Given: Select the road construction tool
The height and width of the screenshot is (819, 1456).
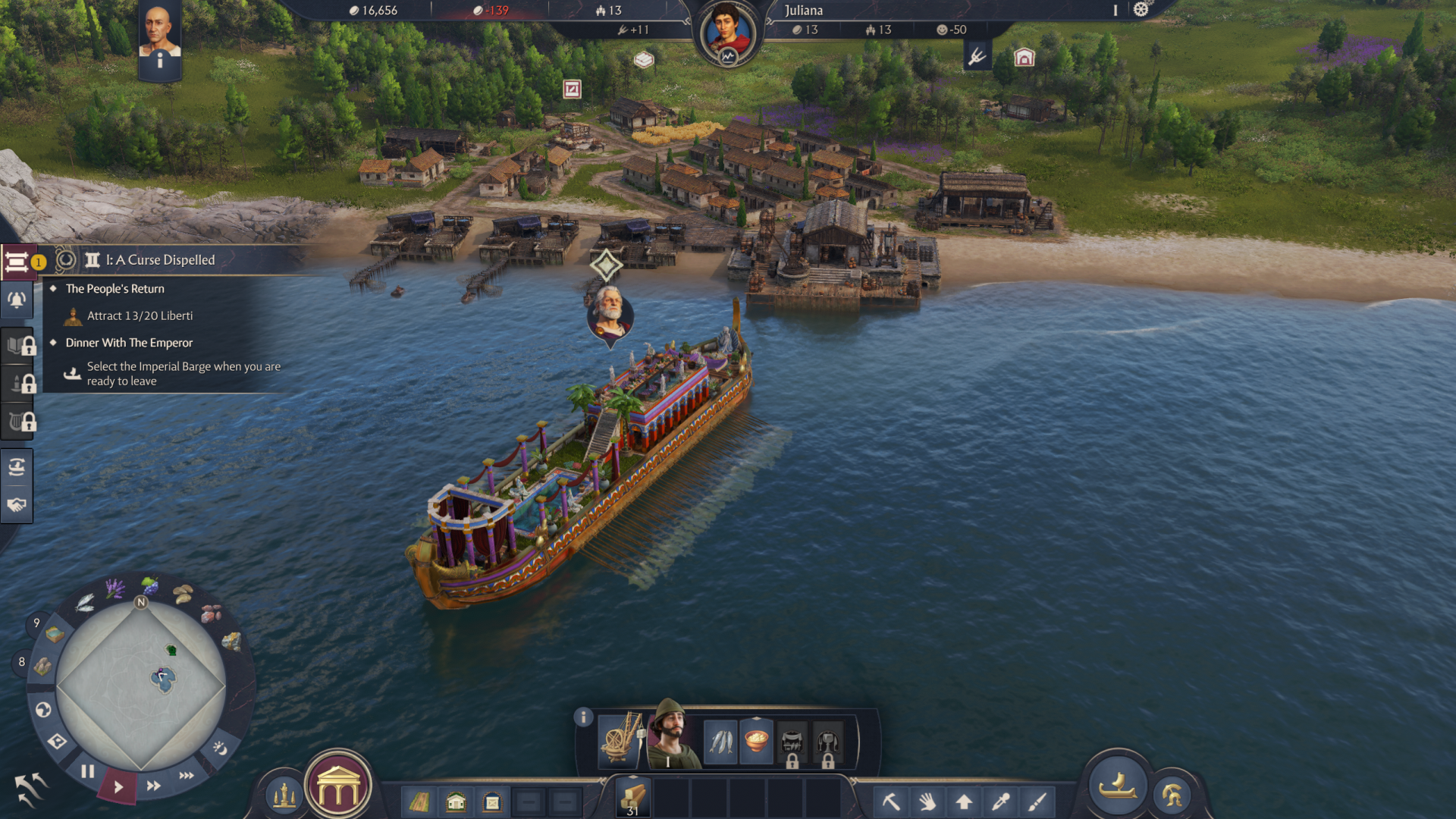Looking at the screenshot, I should (419, 802).
